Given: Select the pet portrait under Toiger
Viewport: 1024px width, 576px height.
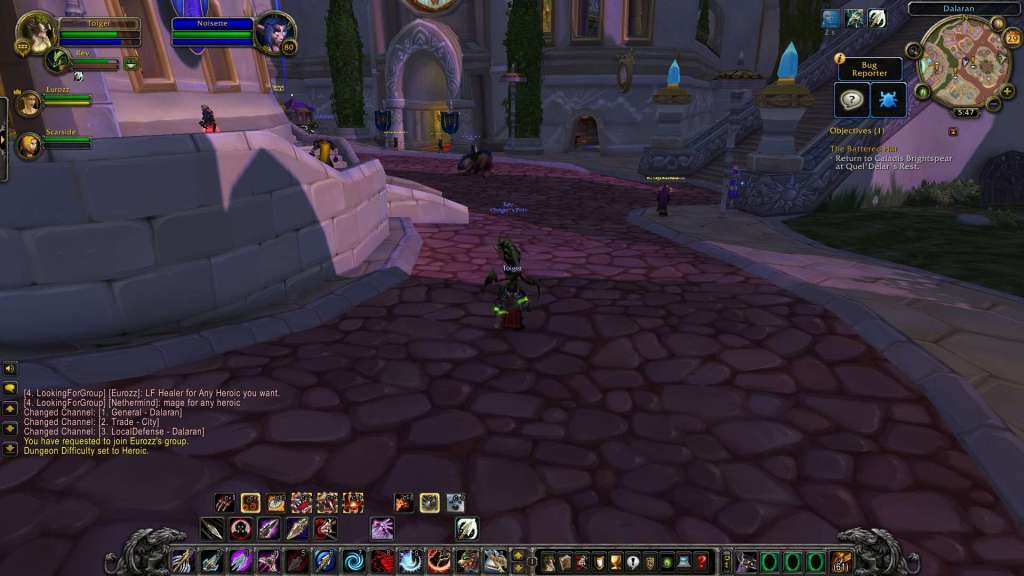Looking at the screenshot, I should [58, 60].
